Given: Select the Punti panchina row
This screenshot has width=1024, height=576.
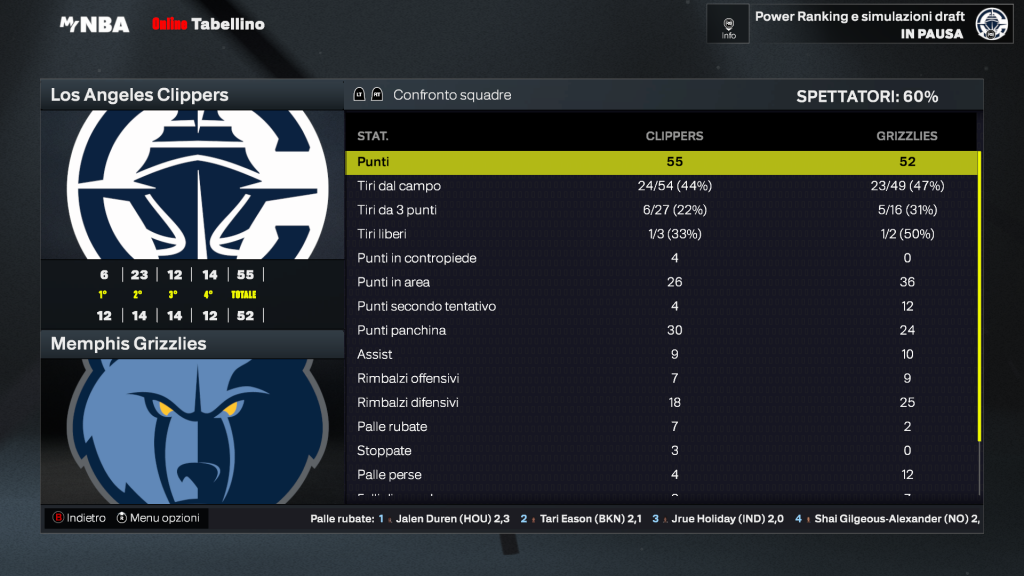Looking at the screenshot, I should point(660,330).
